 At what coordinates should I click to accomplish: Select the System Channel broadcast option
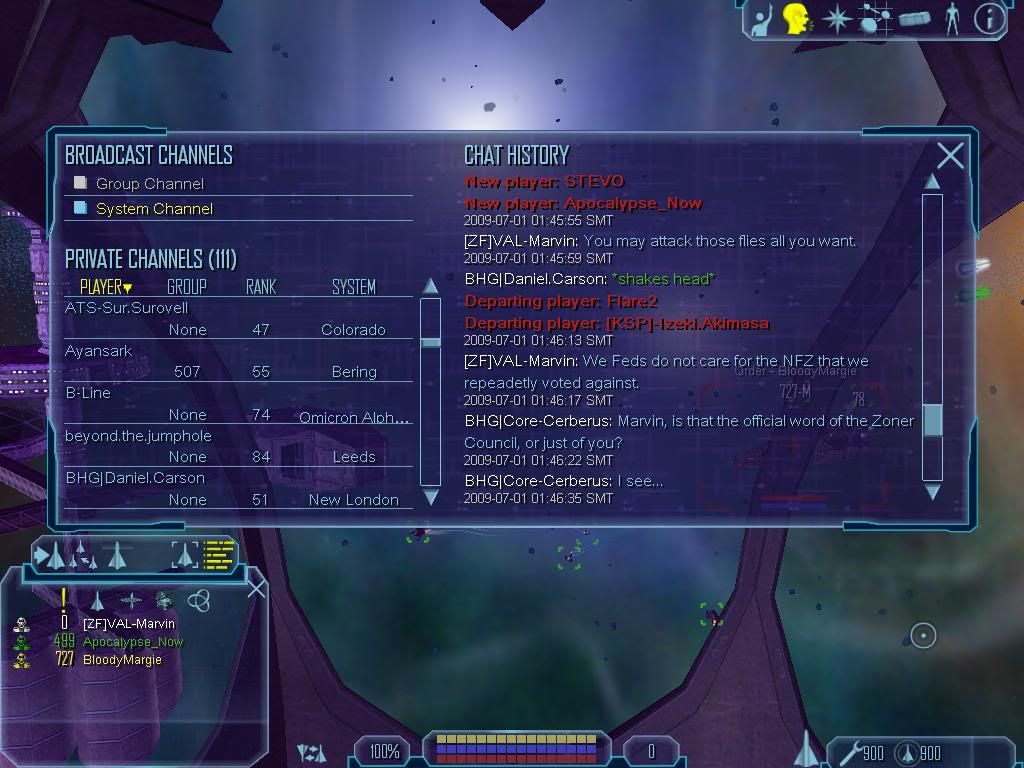tap(154, 209)
